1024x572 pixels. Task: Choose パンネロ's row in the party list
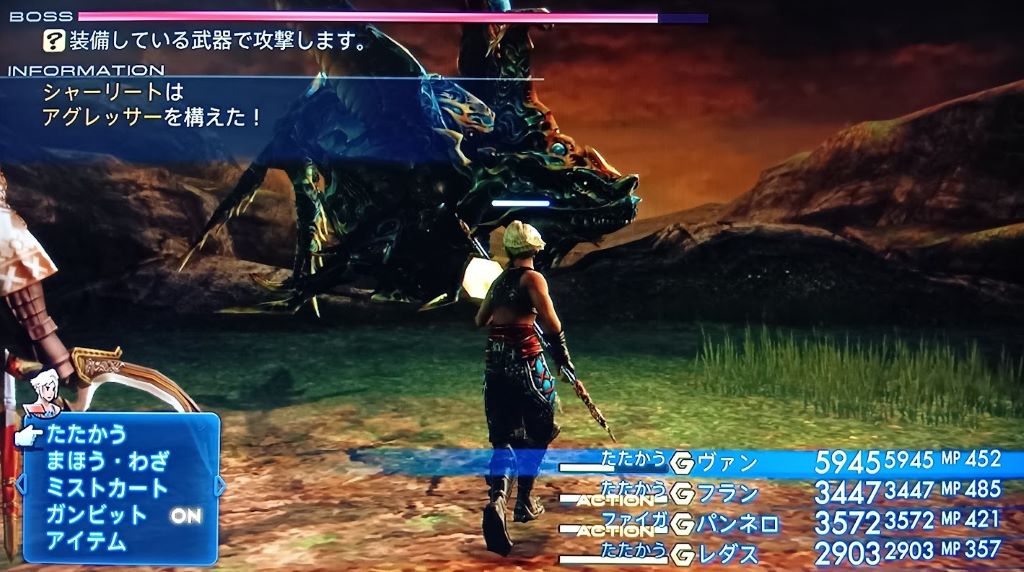pyautogui.click(x=741, y=522)
